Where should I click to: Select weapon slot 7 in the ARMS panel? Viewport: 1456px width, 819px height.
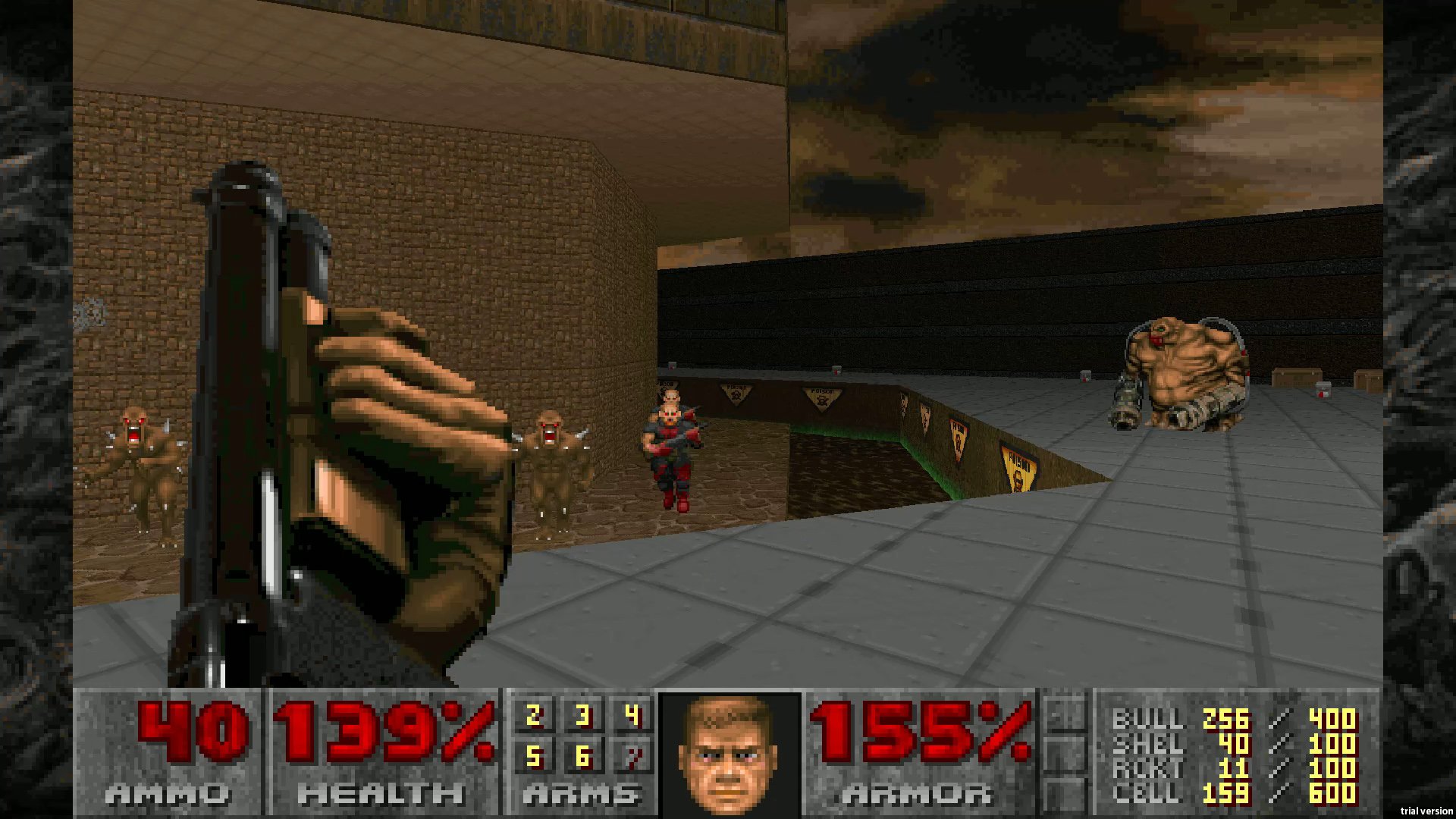632,755
